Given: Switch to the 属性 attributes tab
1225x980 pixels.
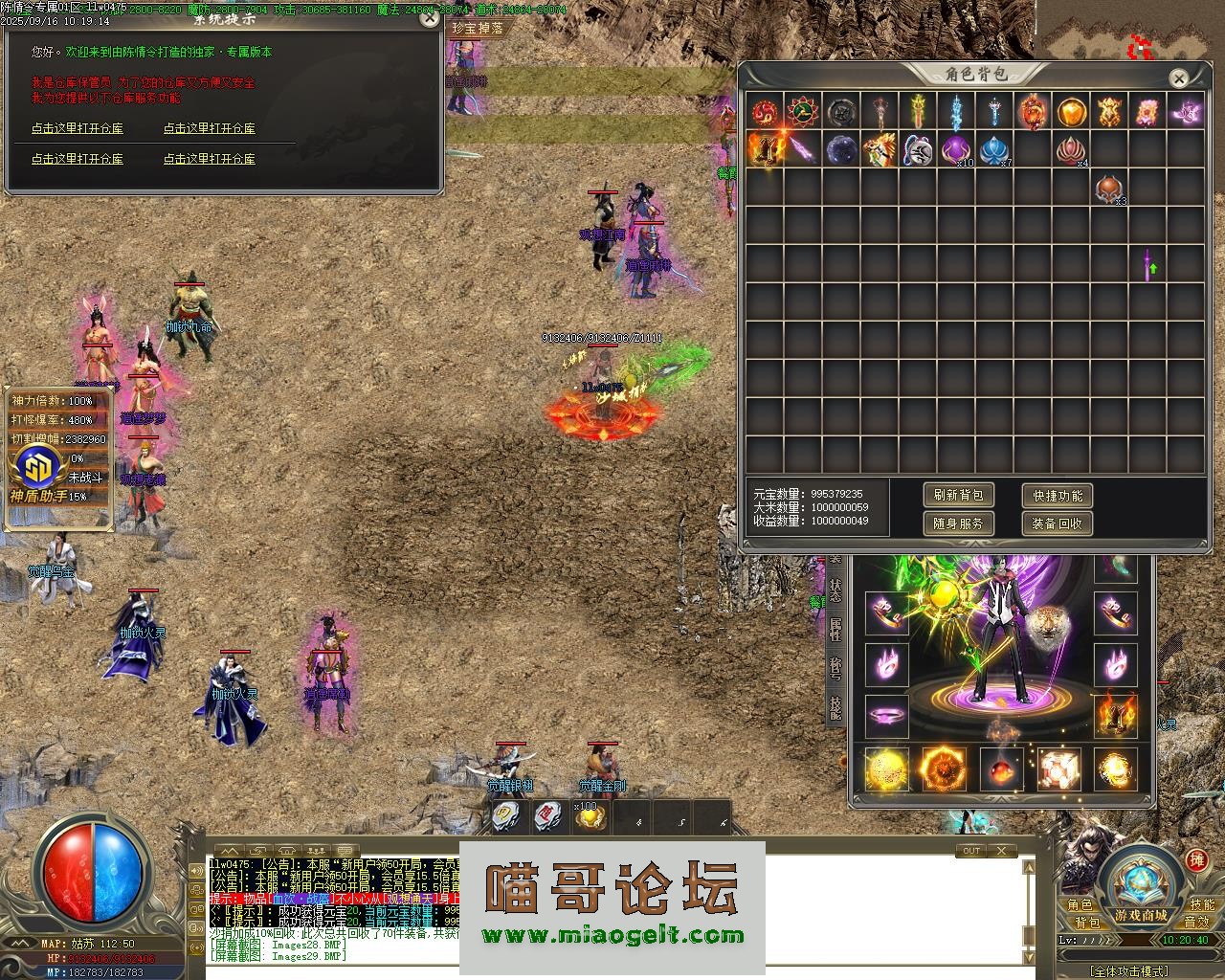Looking at the screenshot, I should [x=835, y=628].
